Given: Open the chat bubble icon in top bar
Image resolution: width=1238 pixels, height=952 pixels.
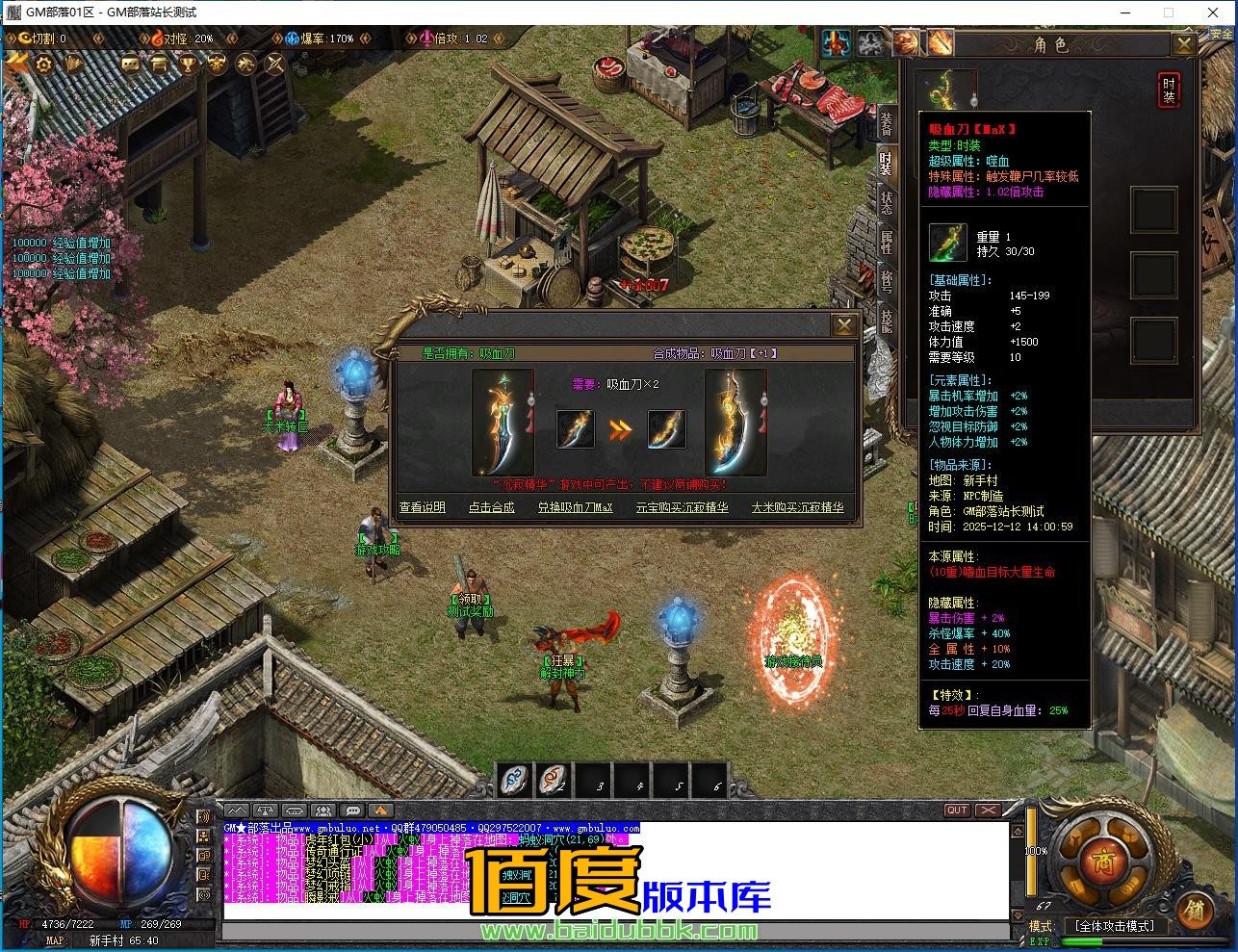Looking at the screenshot, I should (x=130, y=64).
